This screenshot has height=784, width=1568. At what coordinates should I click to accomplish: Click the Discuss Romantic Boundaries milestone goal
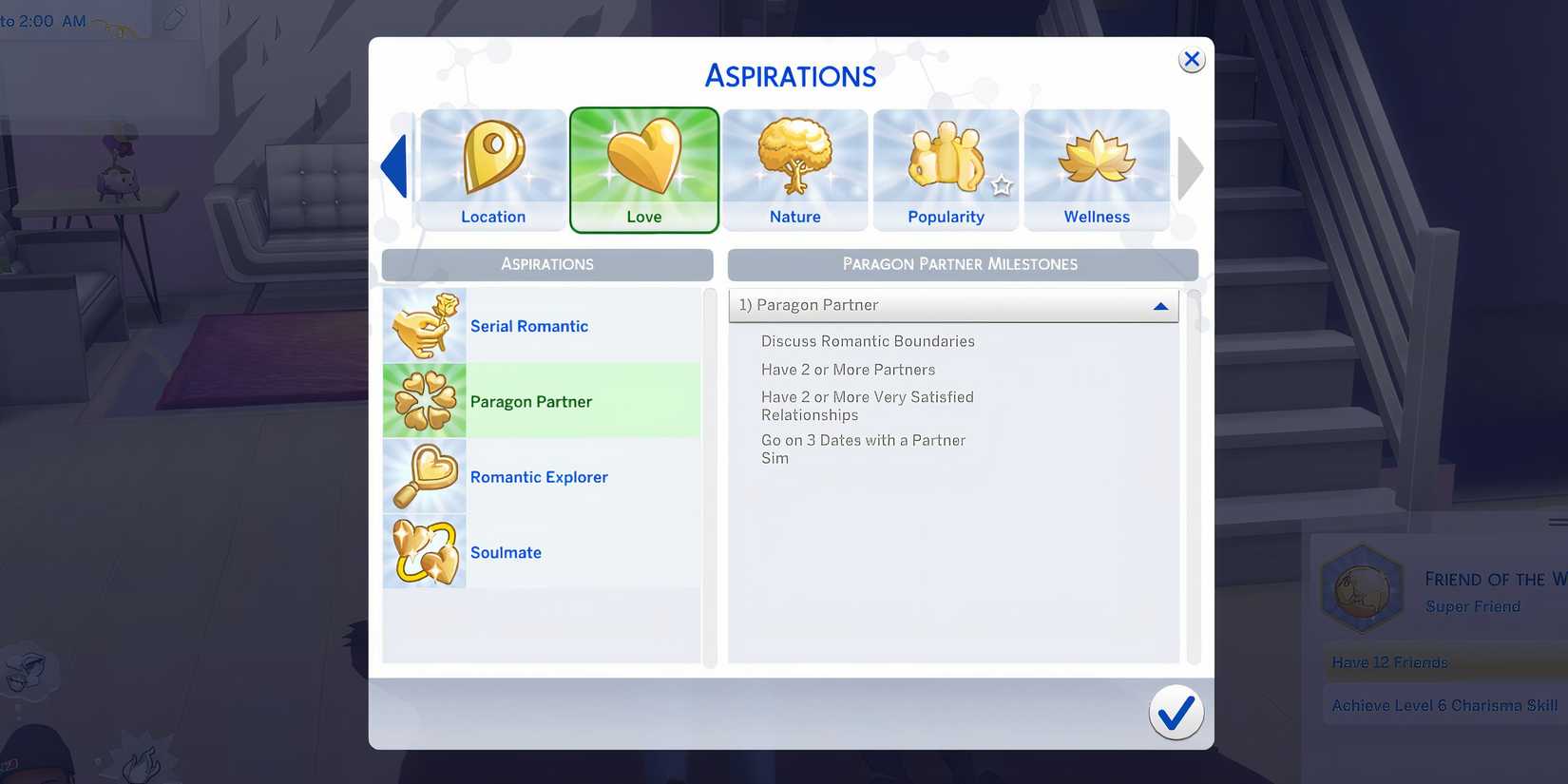867,340
